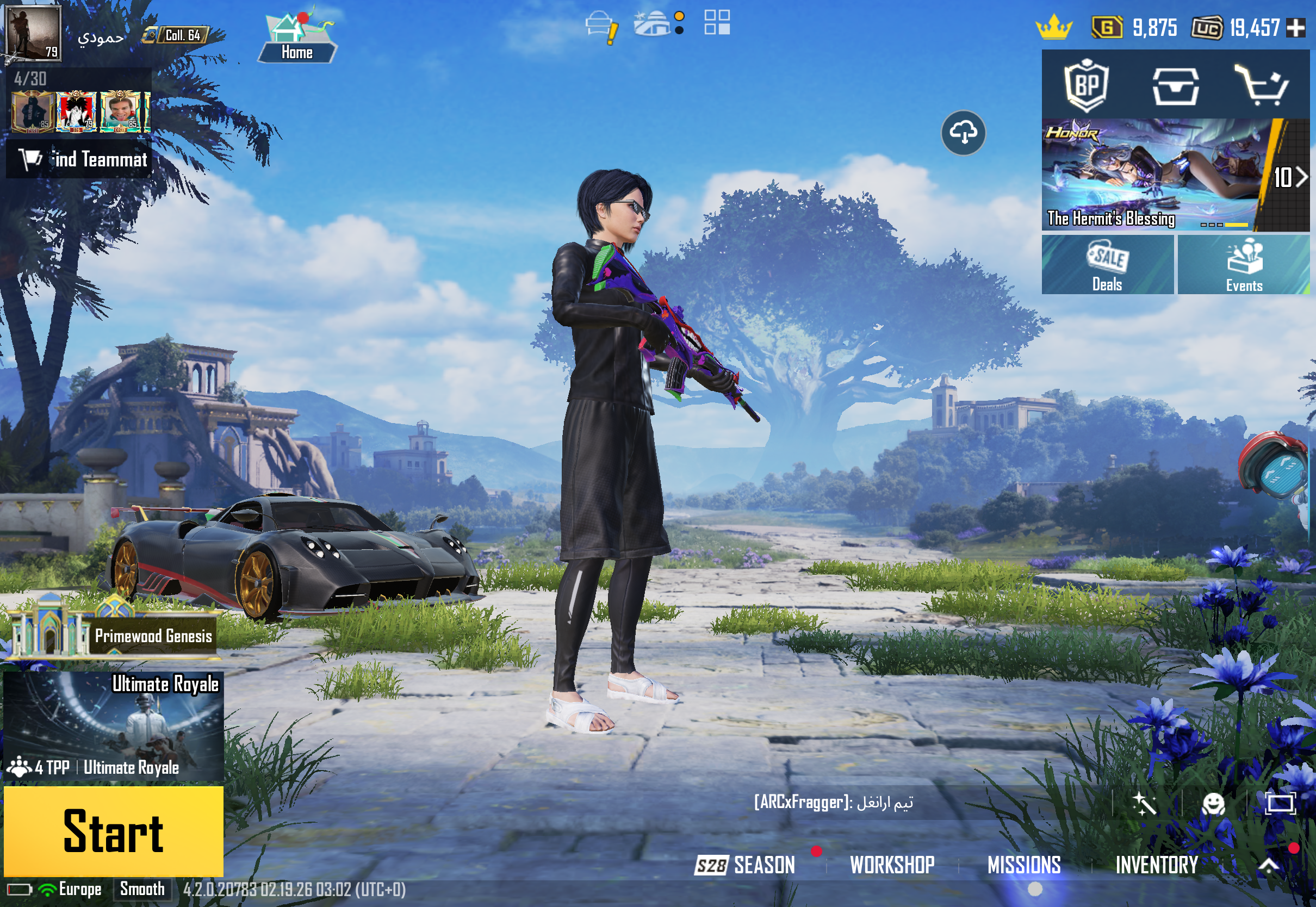1316x907 pixels.
Task: Open the Deals sale page
Action: [1107, 265]
